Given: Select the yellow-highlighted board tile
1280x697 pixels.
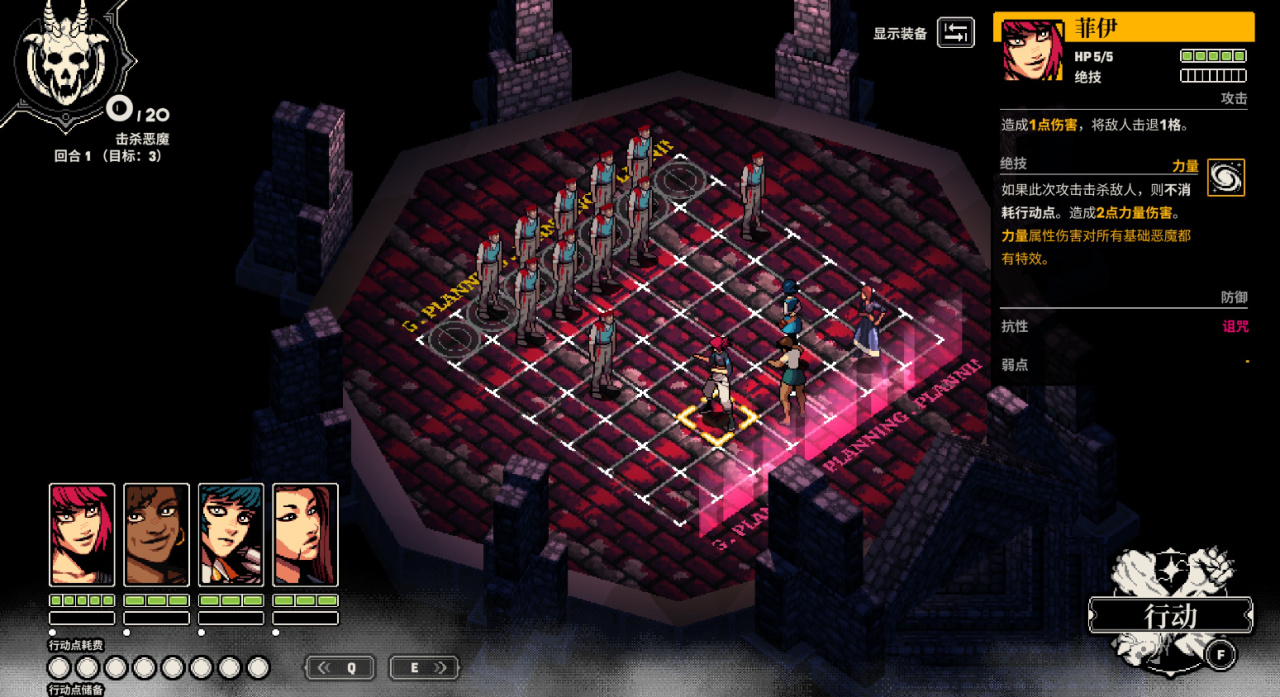Looking at the screenshot, I should (717, 420).
